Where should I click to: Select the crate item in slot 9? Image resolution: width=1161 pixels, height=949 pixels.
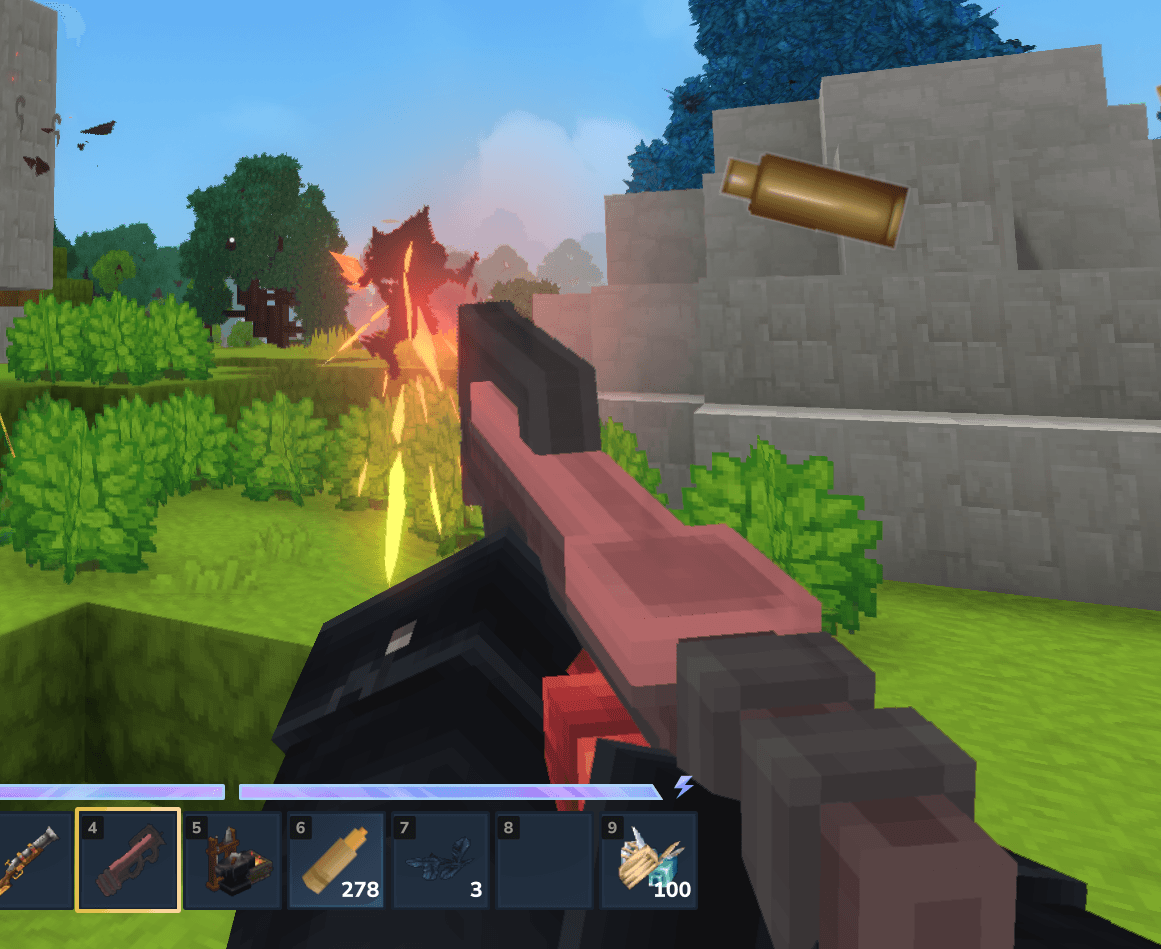(x=648, y=861)
